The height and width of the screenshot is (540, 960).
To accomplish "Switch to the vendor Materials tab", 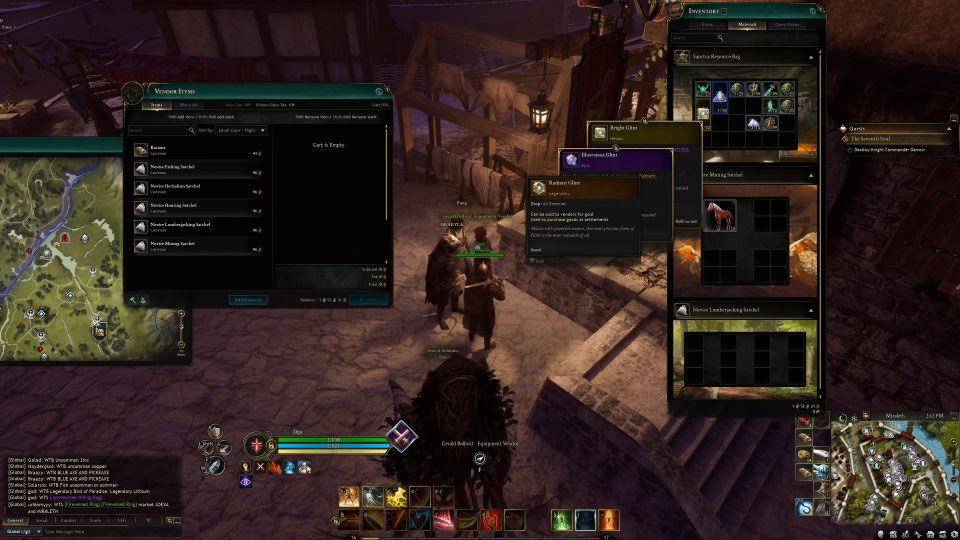I will (x=189, y=105).
